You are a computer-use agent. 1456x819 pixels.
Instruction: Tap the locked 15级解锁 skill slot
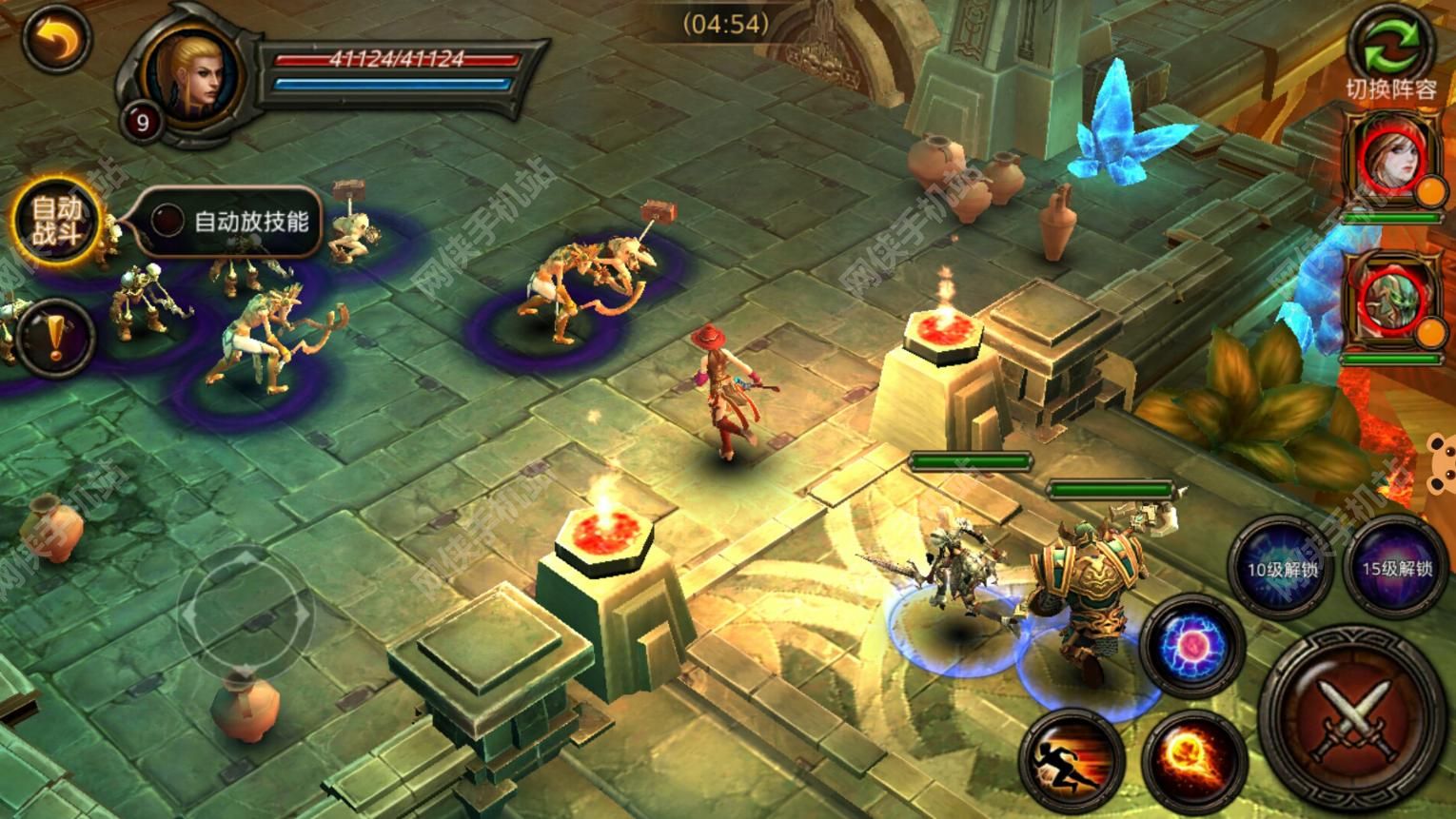point(1396,568)
